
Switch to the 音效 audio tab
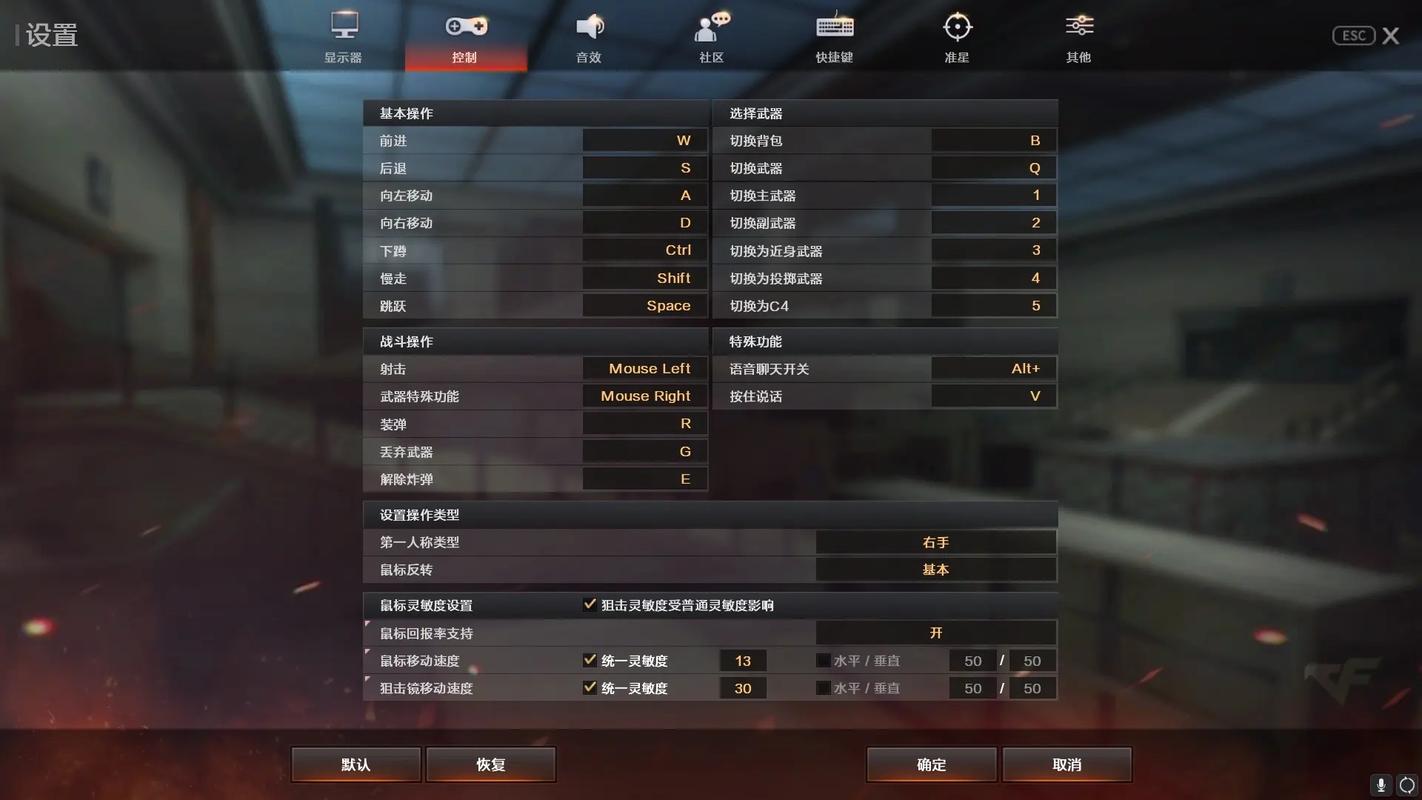(x=588, y=27)
